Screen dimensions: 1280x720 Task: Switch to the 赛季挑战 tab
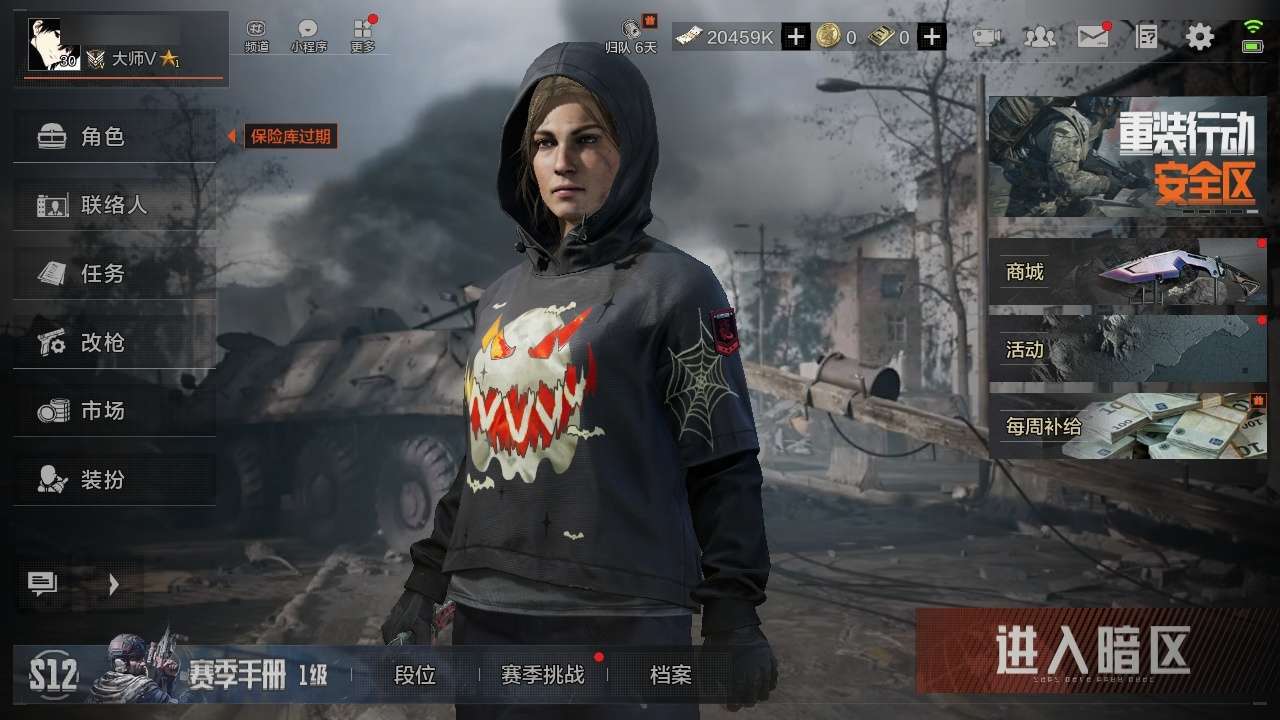(542, 676)
